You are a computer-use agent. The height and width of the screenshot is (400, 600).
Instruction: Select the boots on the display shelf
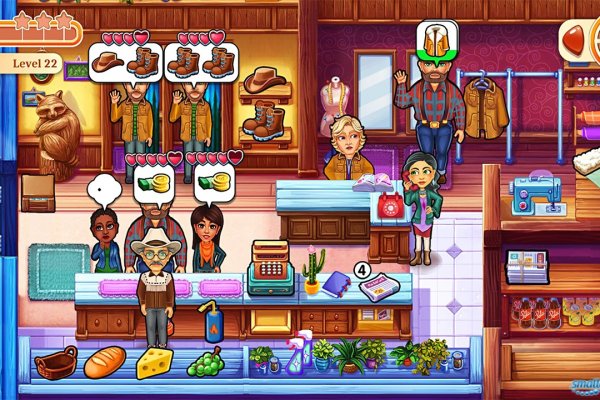(x=264, y=120)
